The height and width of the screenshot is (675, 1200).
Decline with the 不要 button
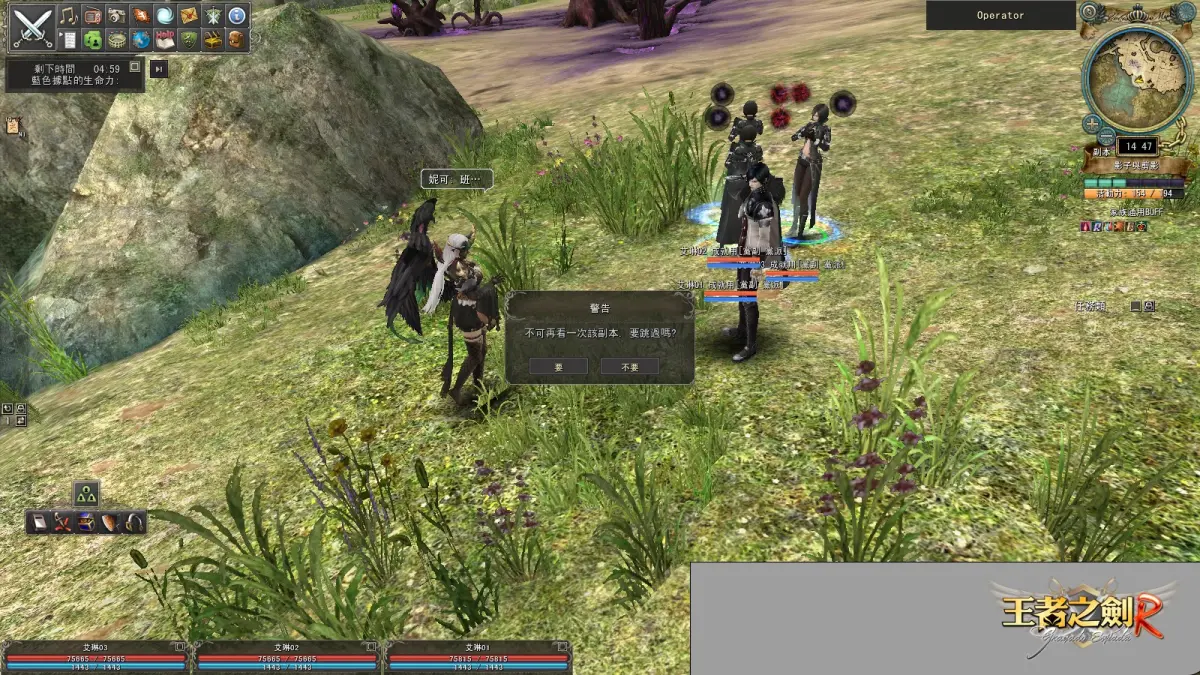pos(630,366)
